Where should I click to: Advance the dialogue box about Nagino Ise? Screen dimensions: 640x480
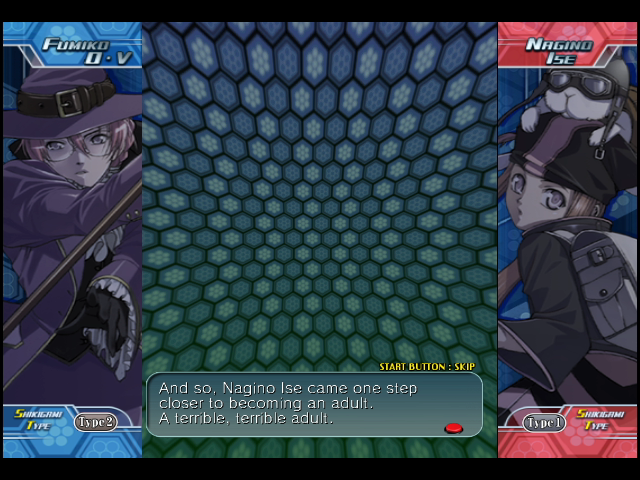tap(314, 403)
